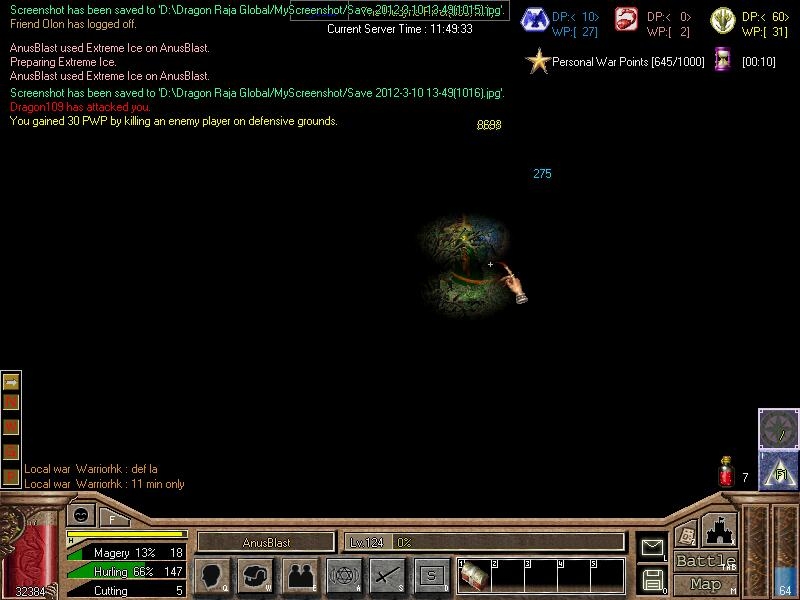800x600 pixels.
Task: Open the castle silhouette icon
Action: coord(718,530)
